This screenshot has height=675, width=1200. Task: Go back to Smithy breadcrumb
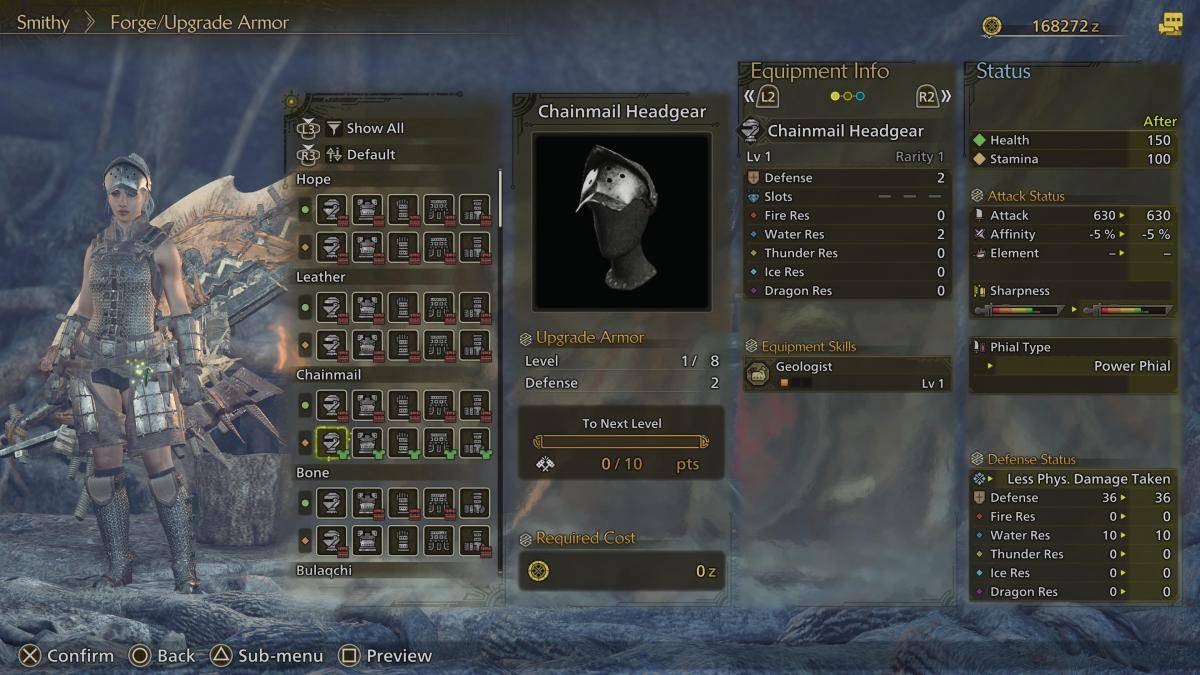43,22
